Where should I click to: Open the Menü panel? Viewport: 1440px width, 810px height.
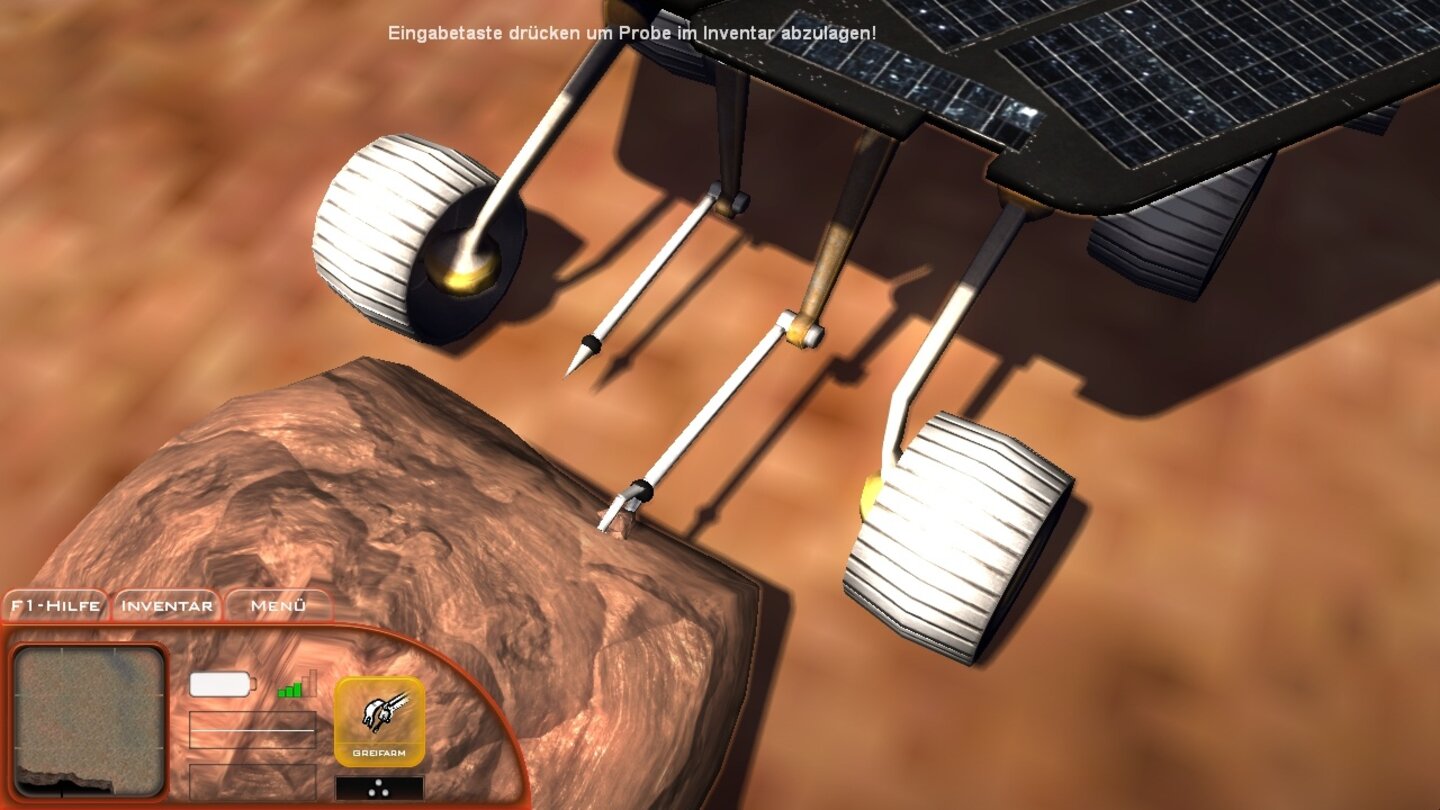(x=277, y=605)
